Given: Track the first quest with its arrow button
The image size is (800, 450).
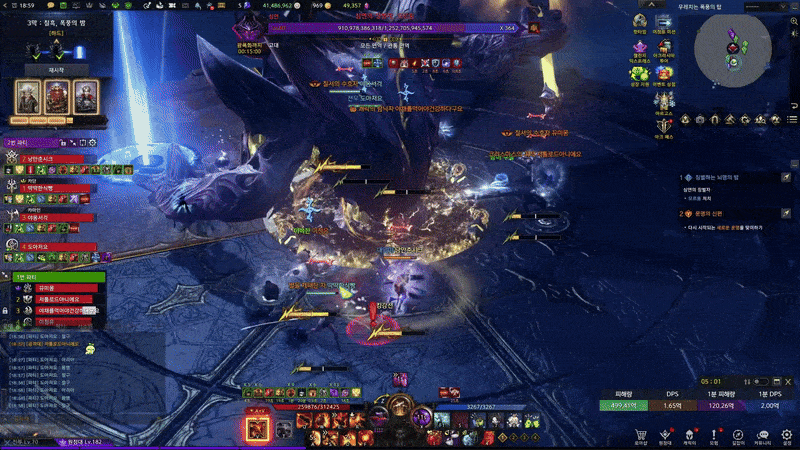Looking at the screenshot, I should (x=788, y=177).
